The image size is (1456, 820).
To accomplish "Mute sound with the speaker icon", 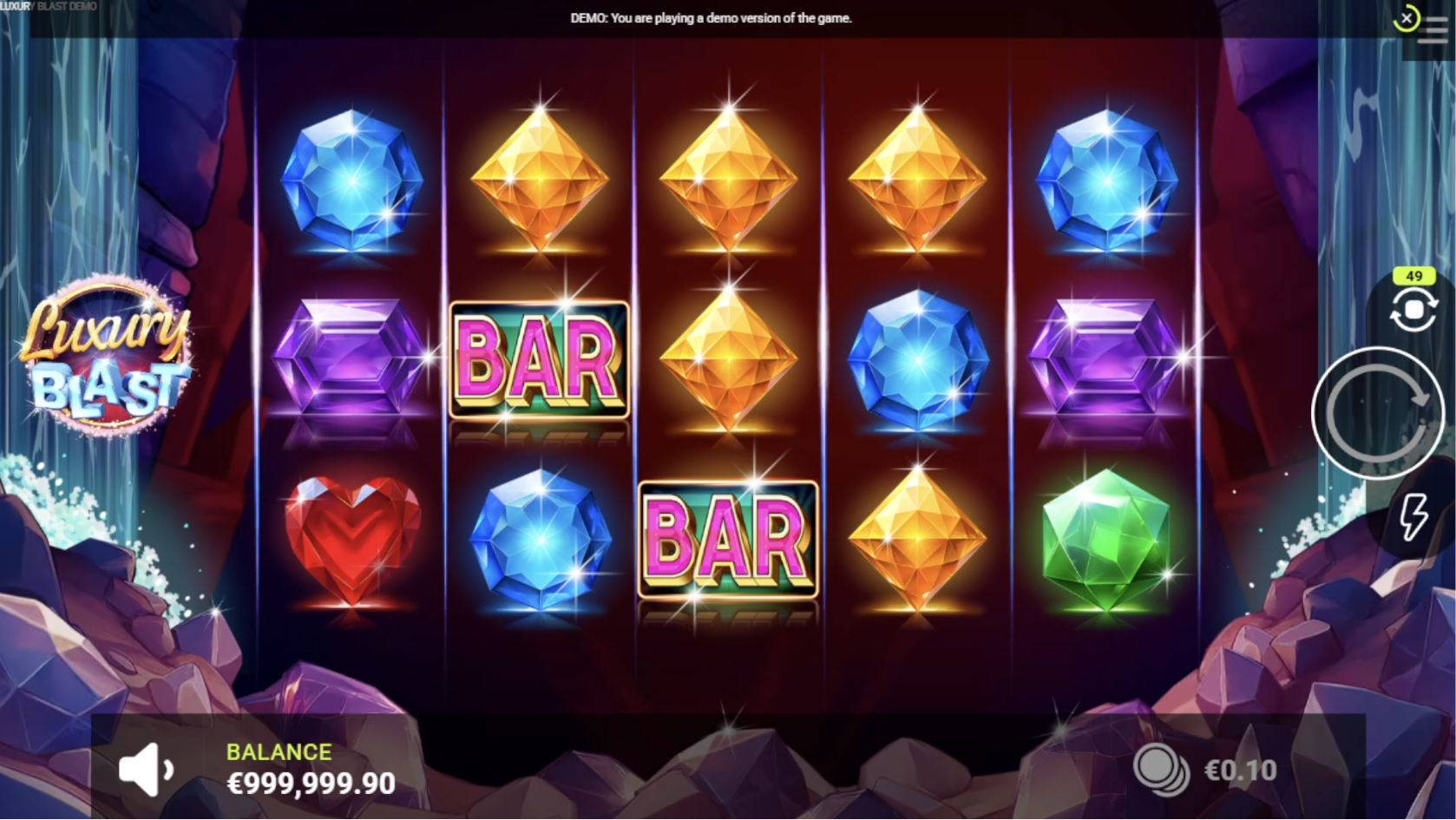I will point(146,769).
